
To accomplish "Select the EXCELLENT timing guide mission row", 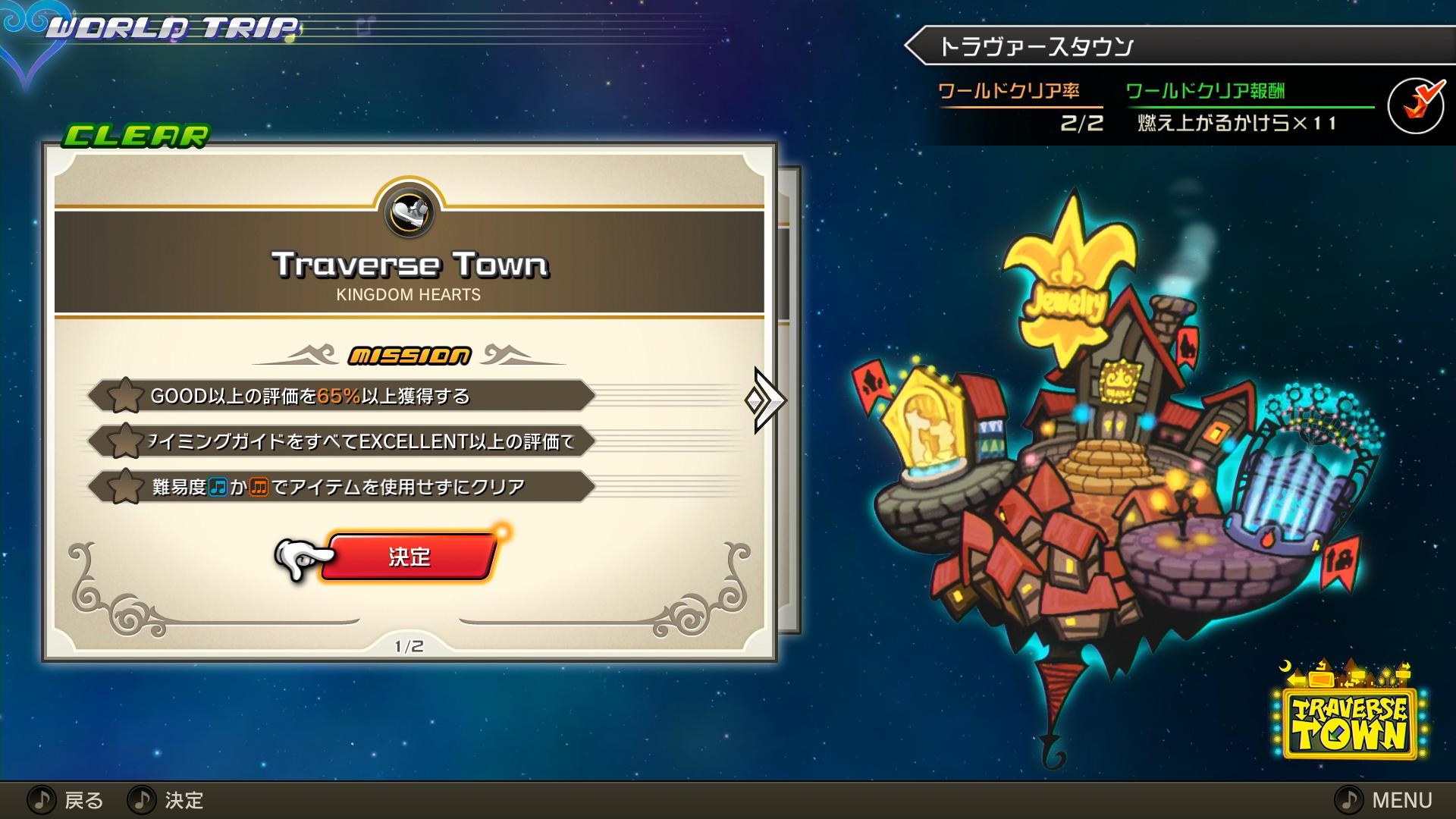I will coord(341,441).
